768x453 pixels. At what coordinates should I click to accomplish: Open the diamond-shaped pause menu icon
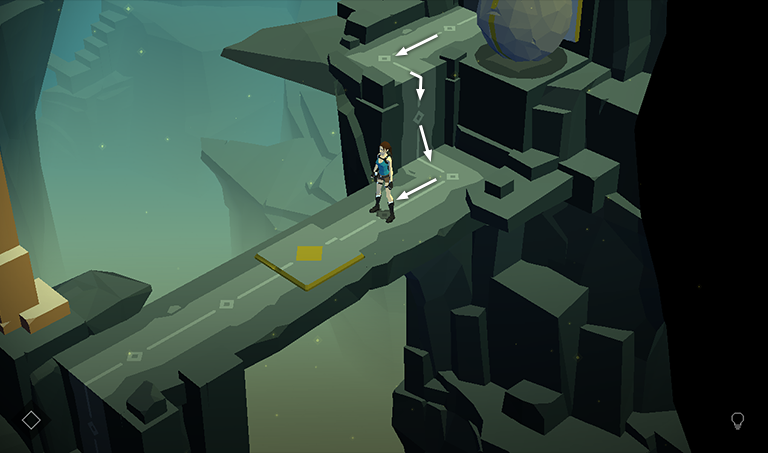[x=31, y=420]
